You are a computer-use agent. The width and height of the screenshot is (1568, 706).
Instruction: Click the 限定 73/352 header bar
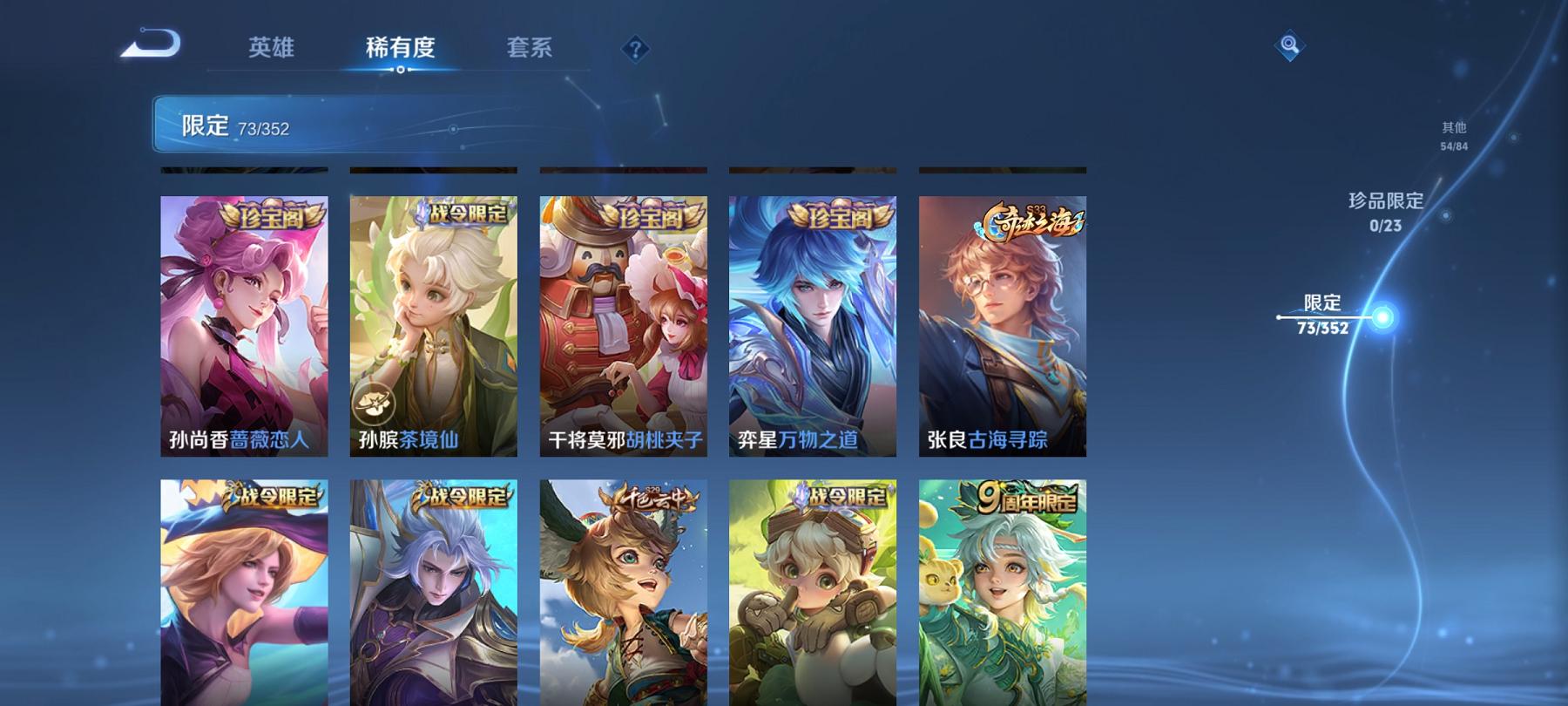235,125
